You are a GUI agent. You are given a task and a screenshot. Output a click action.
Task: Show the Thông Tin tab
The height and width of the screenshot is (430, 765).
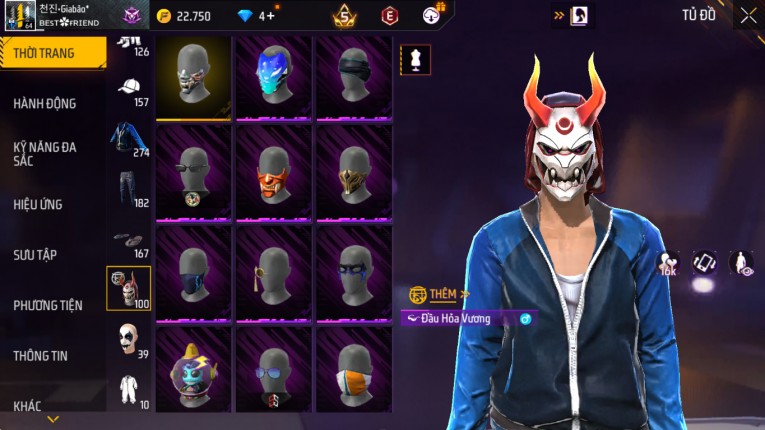[x=40, y=356]
